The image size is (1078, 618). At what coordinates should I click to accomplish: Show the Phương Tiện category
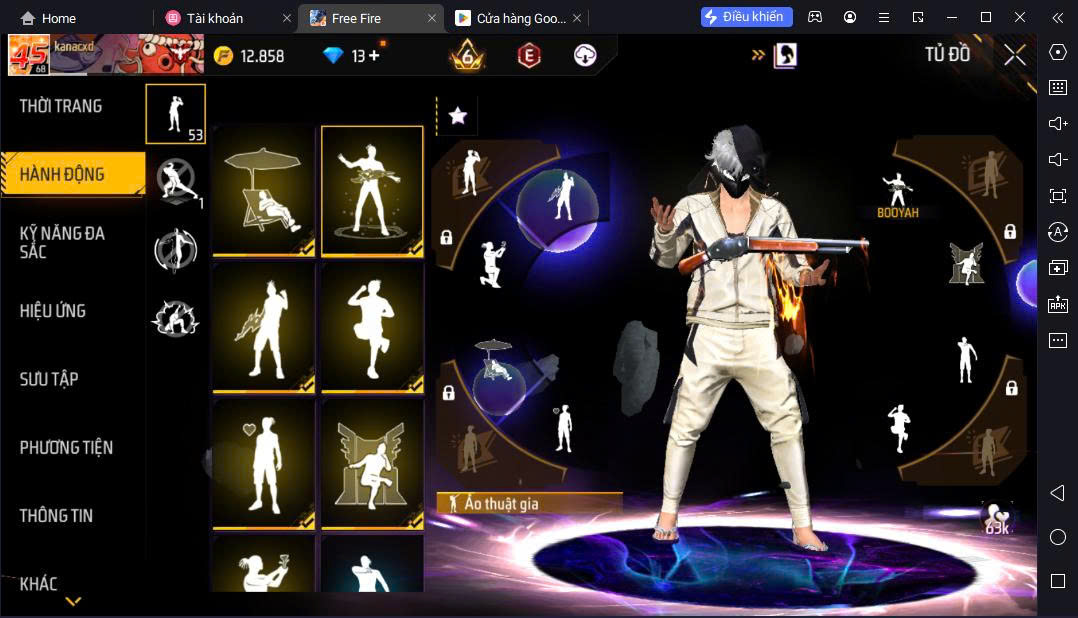point(66,447)
